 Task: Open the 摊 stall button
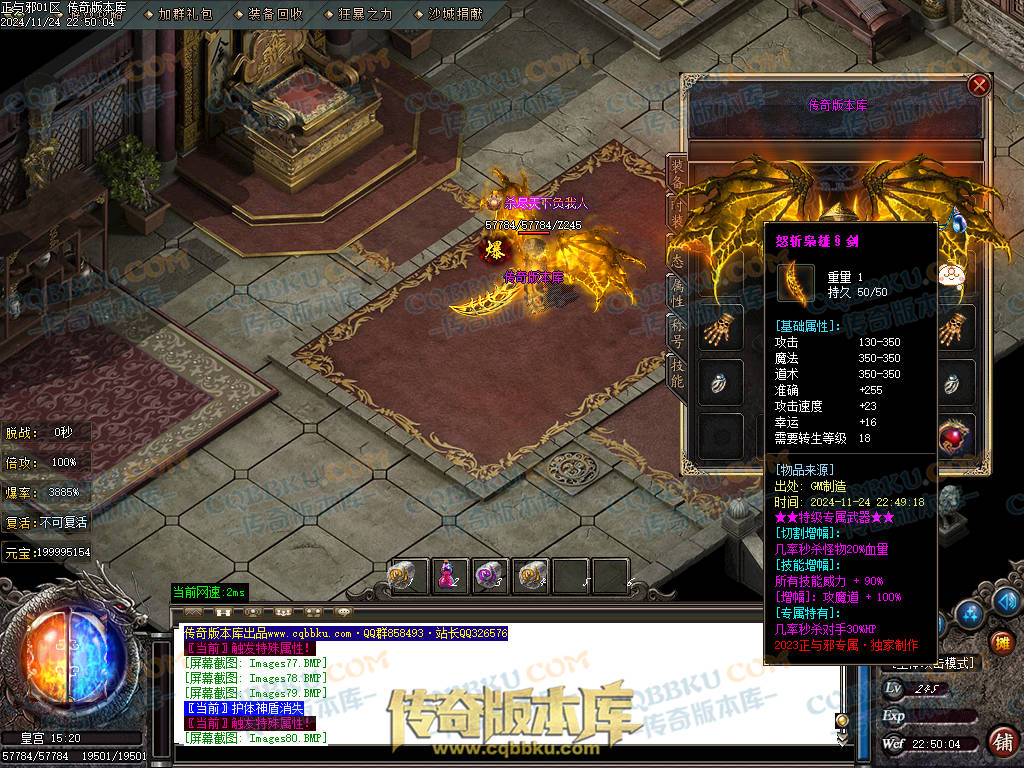(1001, 642)
